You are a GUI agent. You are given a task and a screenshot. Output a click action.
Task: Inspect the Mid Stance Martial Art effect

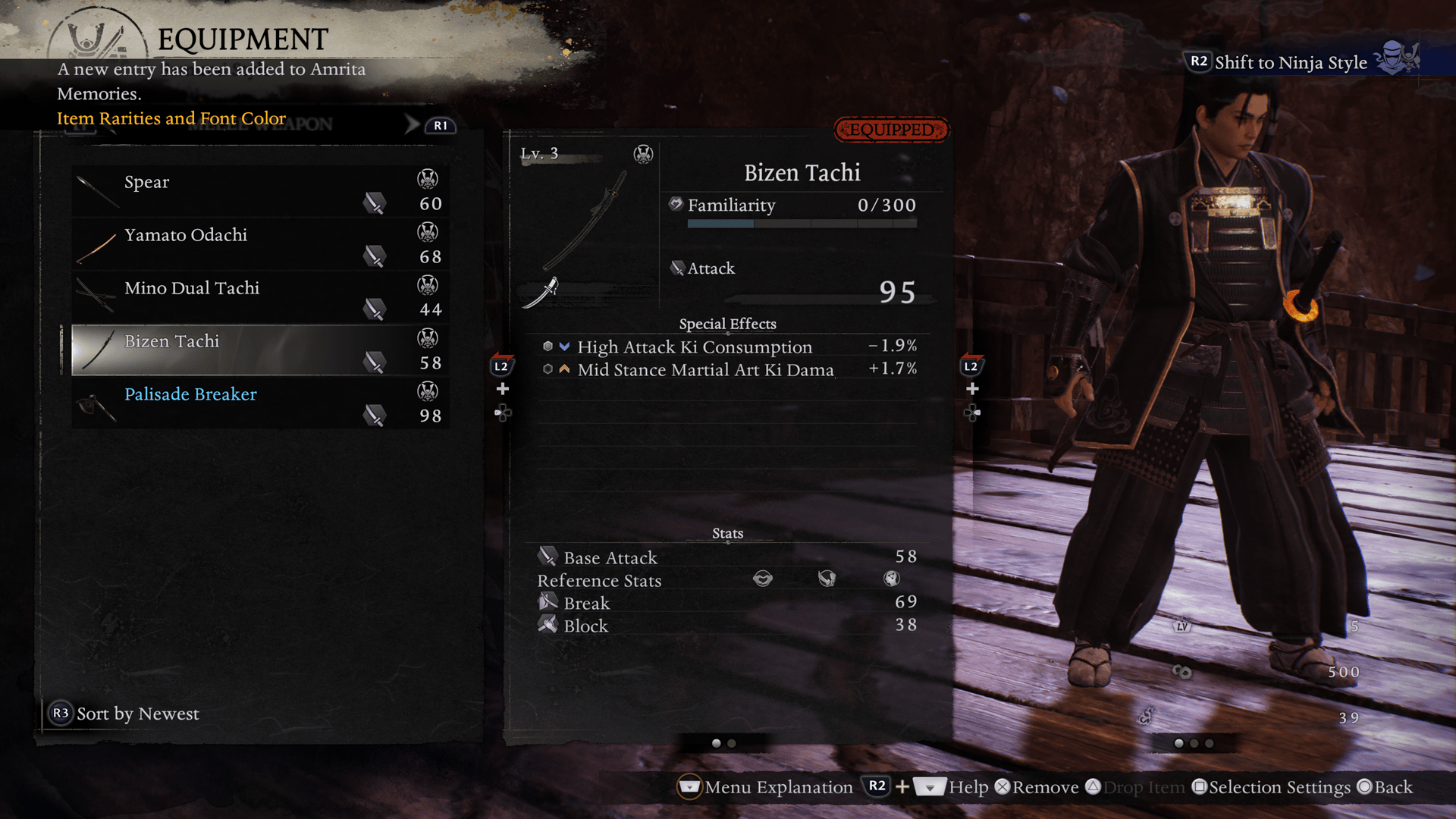[x=704, y=370]
